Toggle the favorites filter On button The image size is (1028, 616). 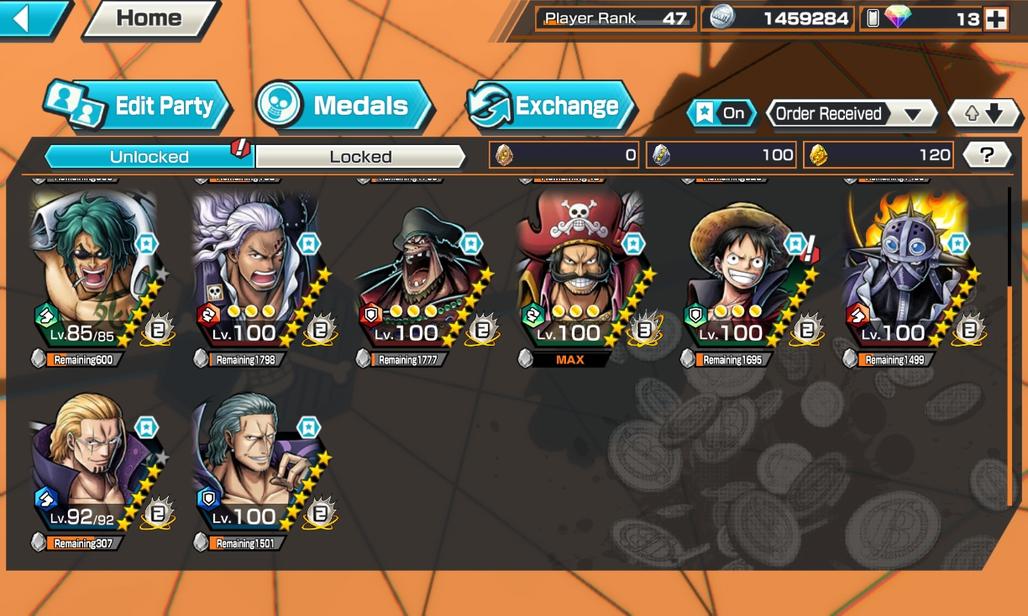pyautogui.click(x=722, y=113)
